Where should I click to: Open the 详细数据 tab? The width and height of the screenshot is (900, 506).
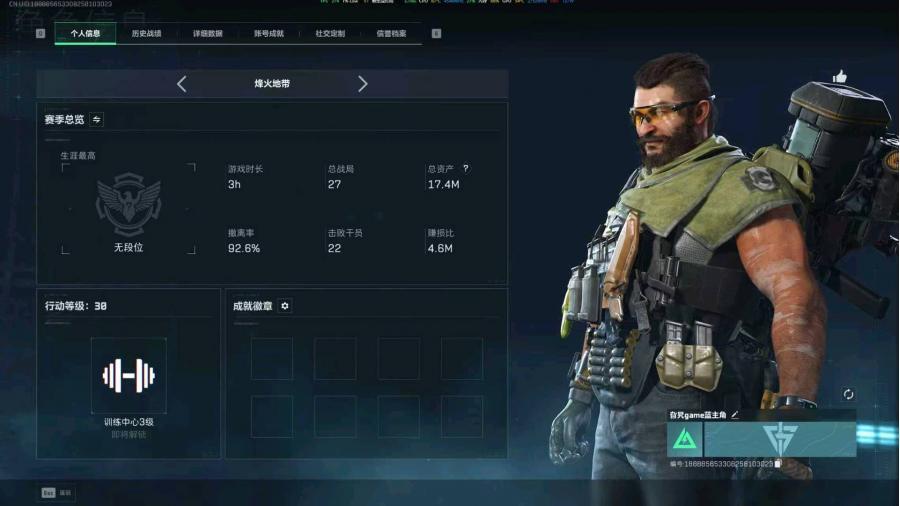pos(208,34)
